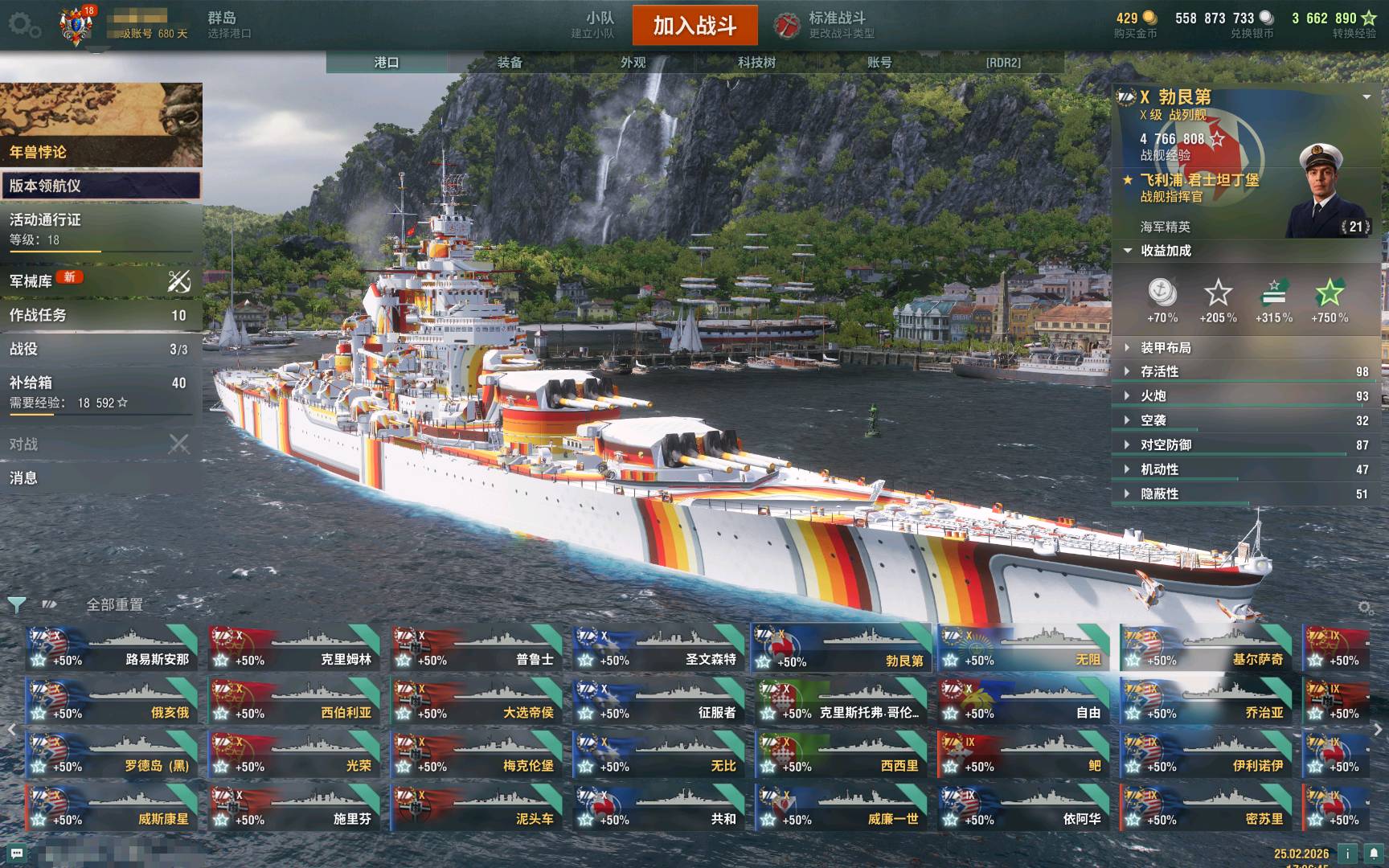The height and width of the screenshot is (868, 1389).
Task: Open the settings gear icon
Action: point(24,26)
